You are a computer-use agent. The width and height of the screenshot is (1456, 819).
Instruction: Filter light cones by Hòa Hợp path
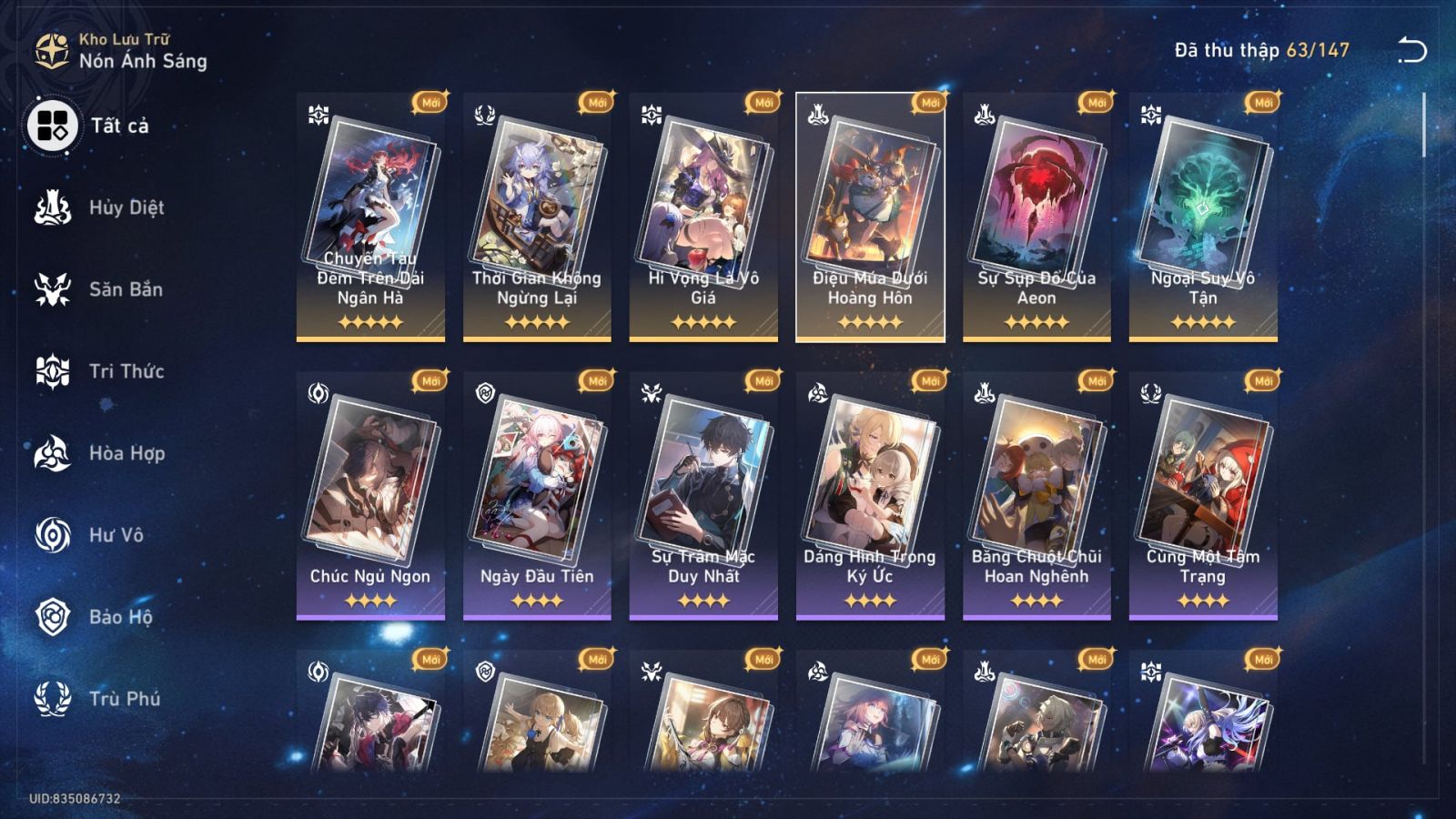55,453
